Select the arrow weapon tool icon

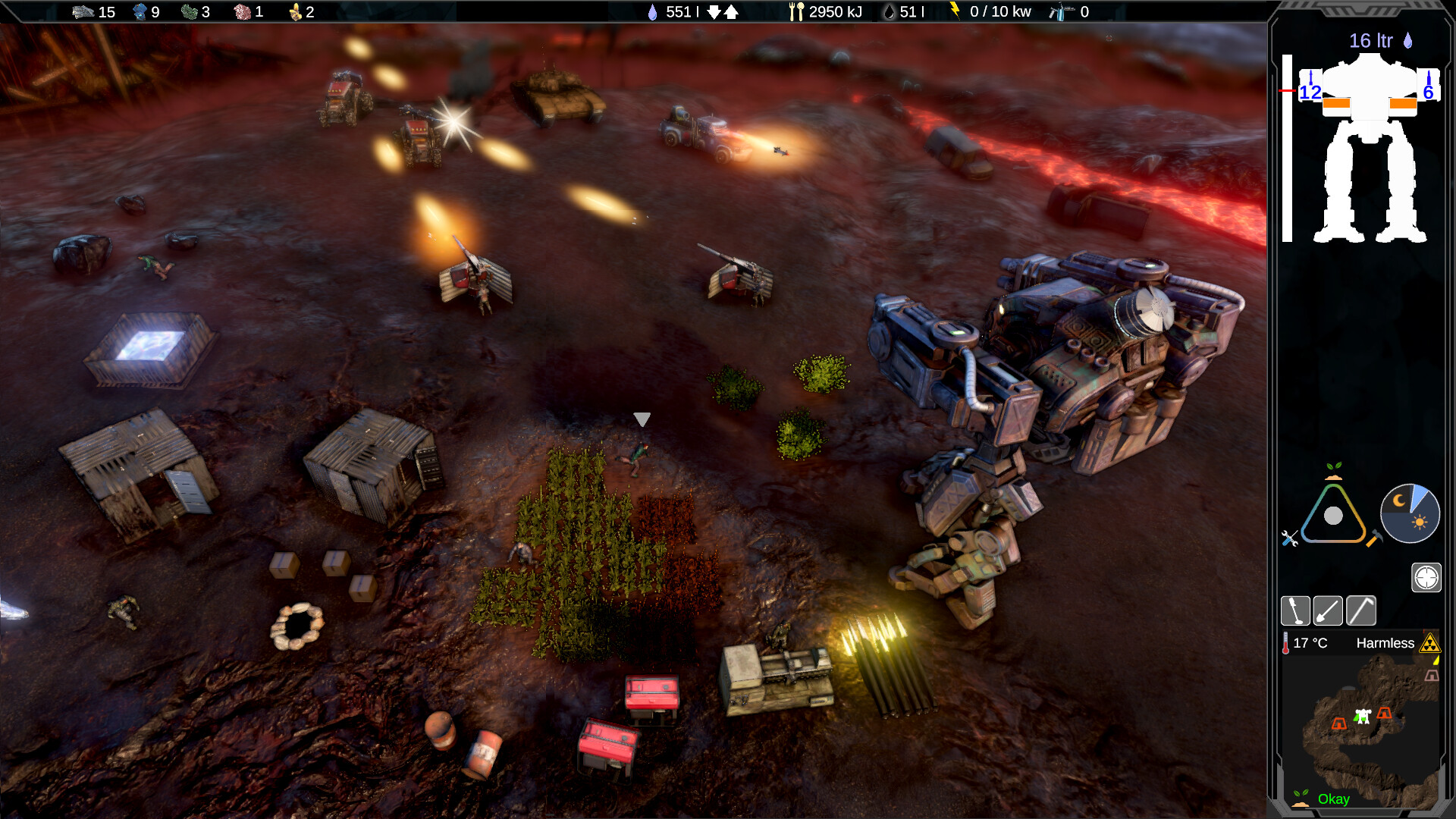(x=1328, y=610)
